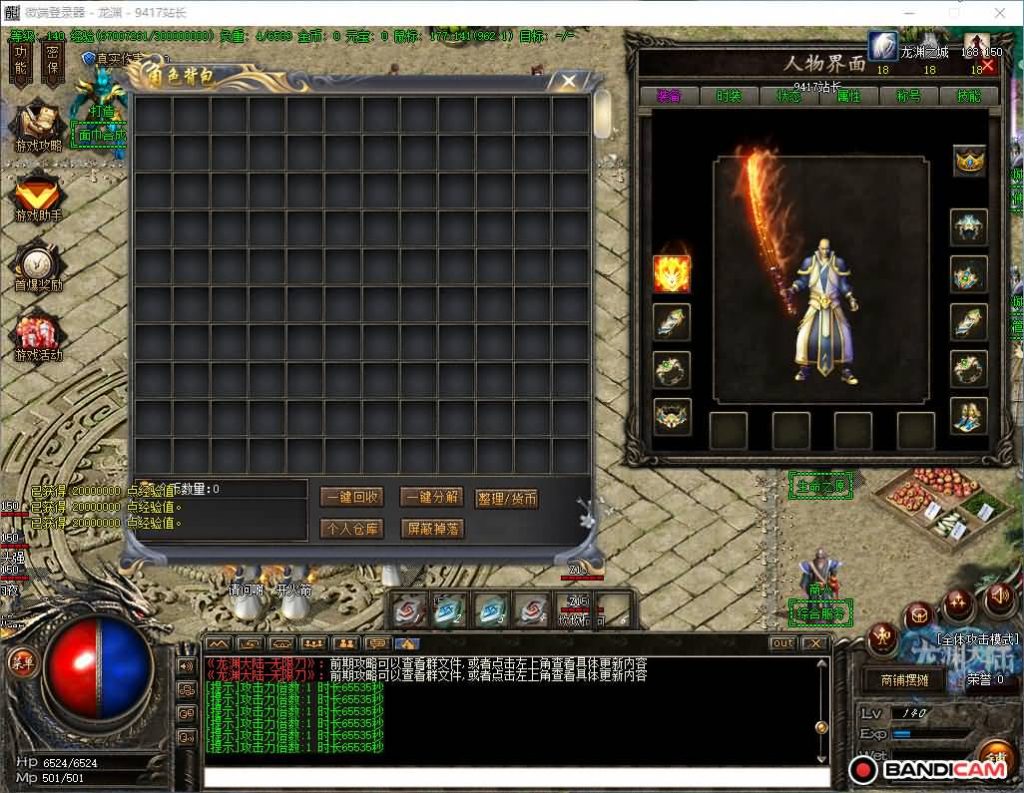Show the 属性 attributes tab
This screenshot has height=793, width=1024.
848,96
